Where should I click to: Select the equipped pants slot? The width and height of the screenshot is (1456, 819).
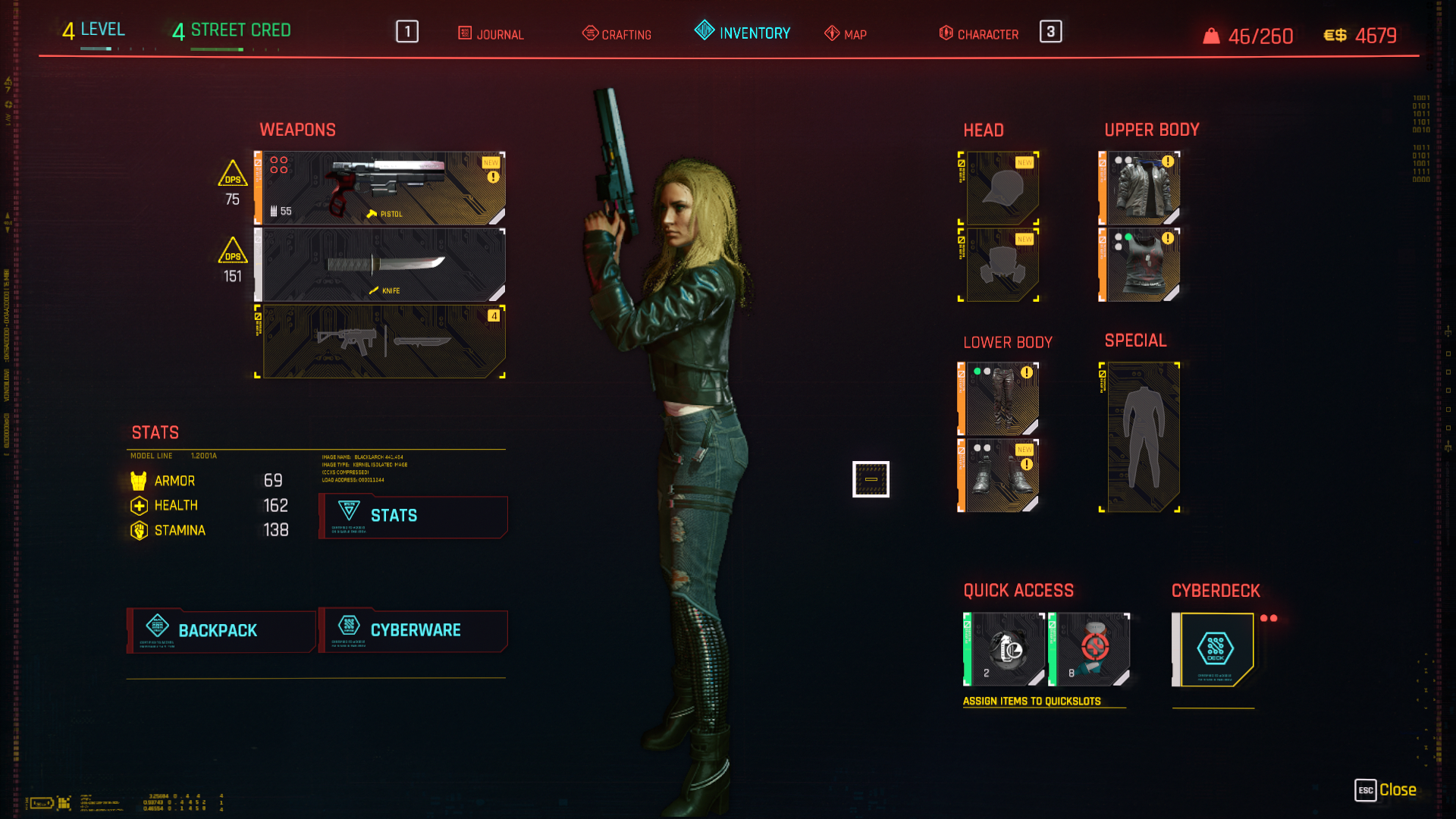point(1001,399)
